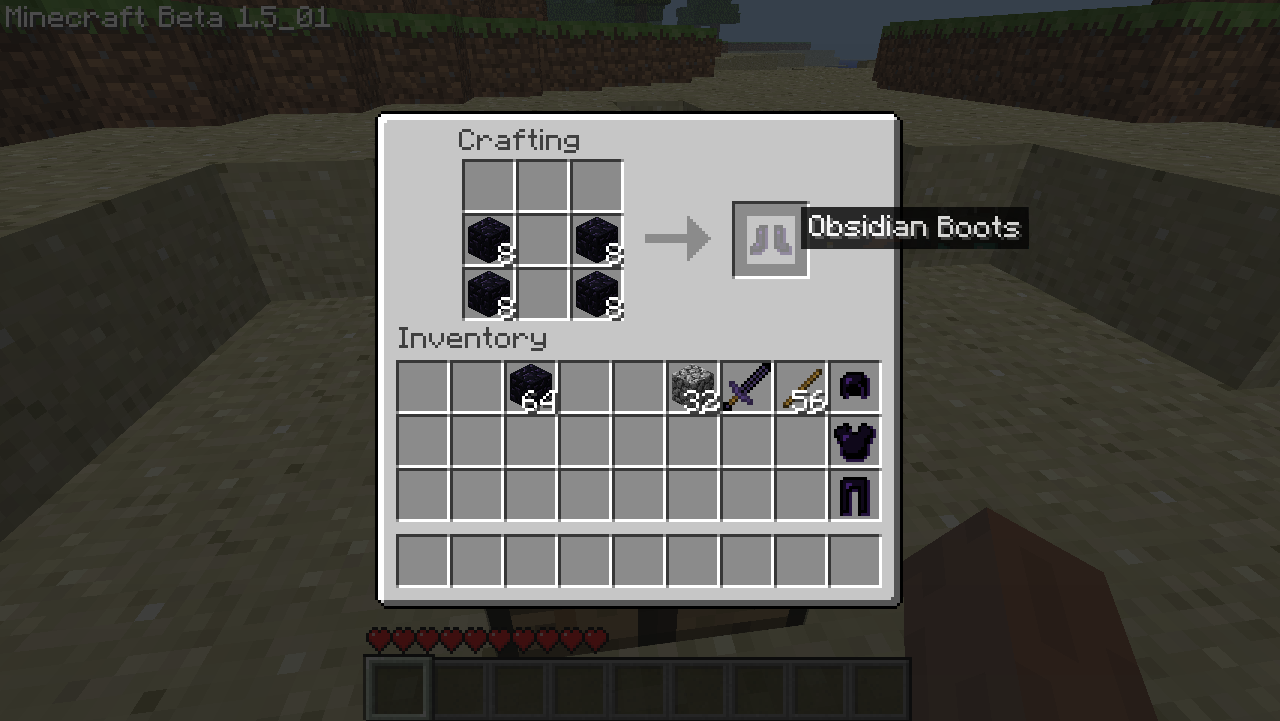Grab the bottom-left obsidian from the crafting grid
The height and width of the screenshot is (721, 1280).
(488, 293)
